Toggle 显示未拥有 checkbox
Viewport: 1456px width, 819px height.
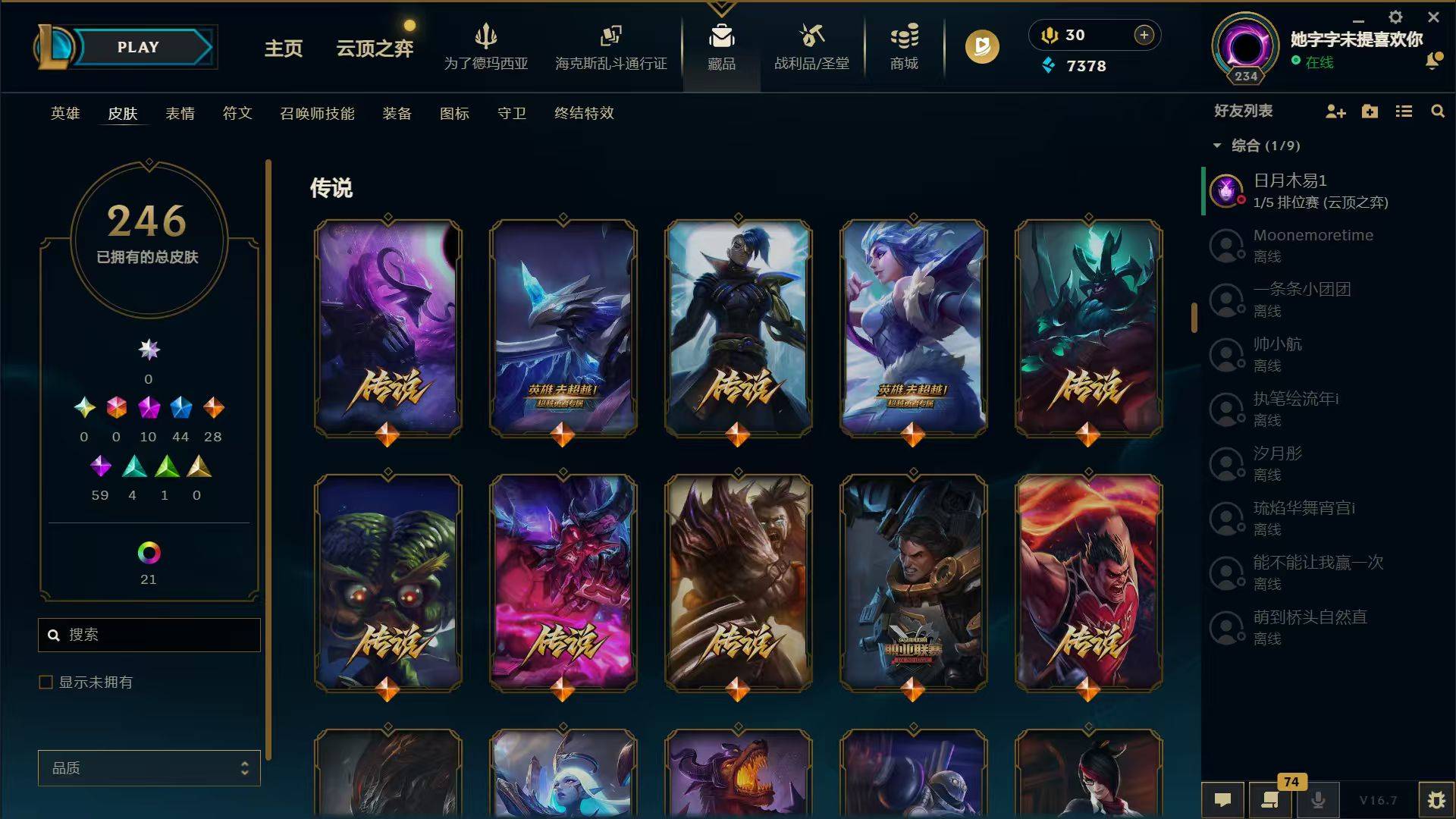44,682
